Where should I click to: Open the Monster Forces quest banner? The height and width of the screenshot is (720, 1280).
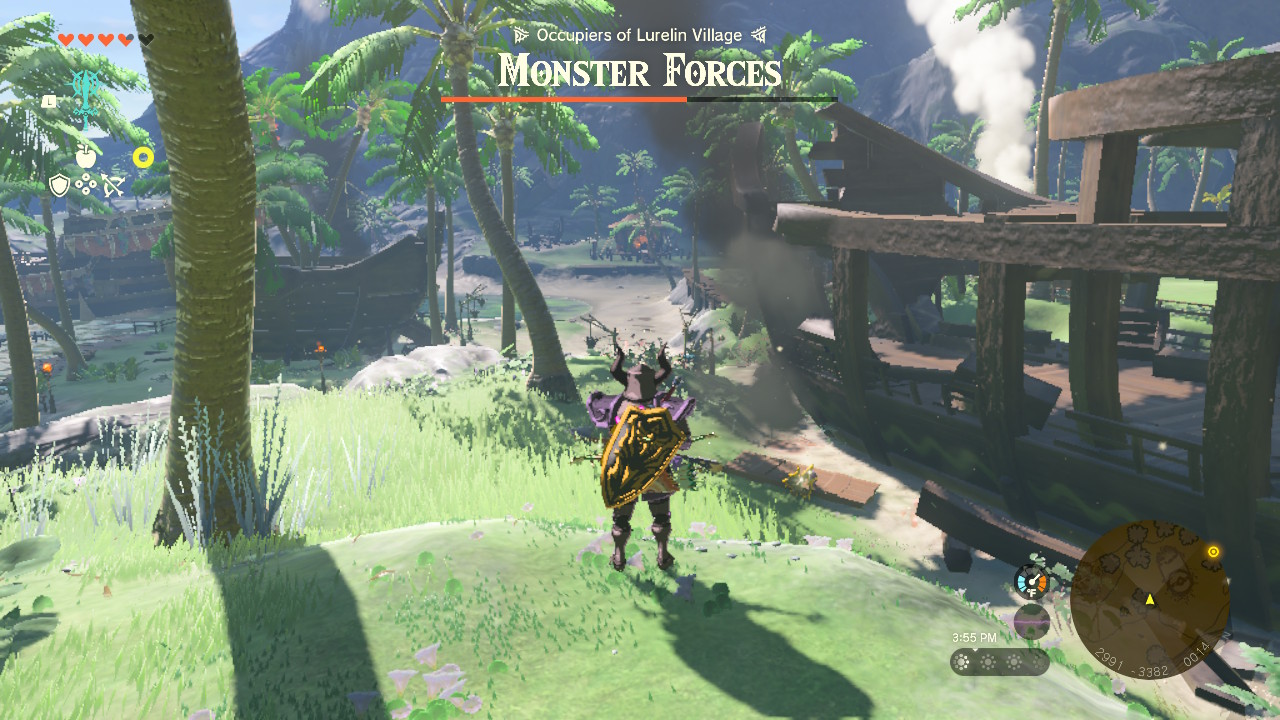point(640,72)
